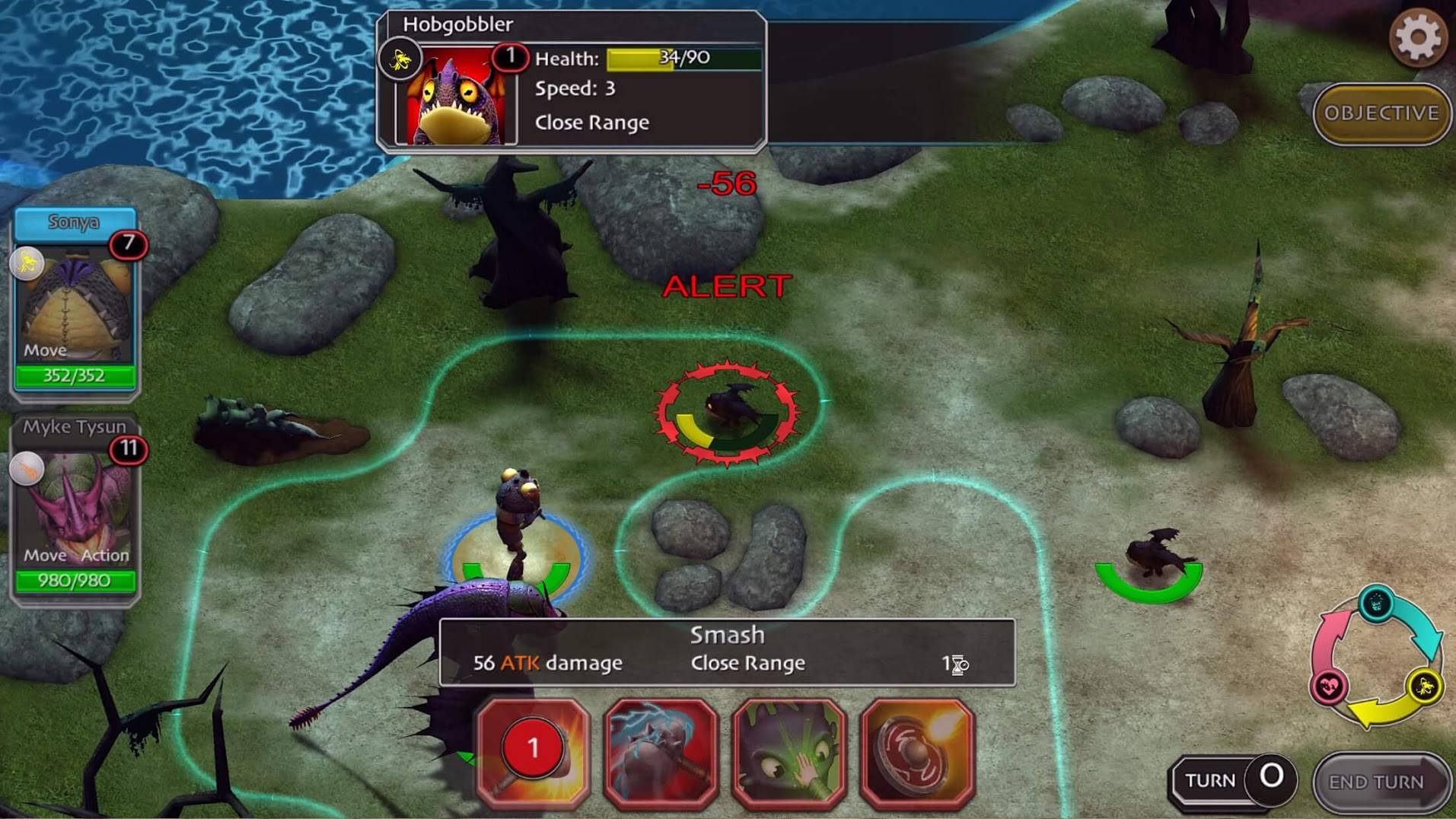The image size is (1456, 819).
Task: Click the Hobgobbler portrait in the info panel
Action: [456, 96]
